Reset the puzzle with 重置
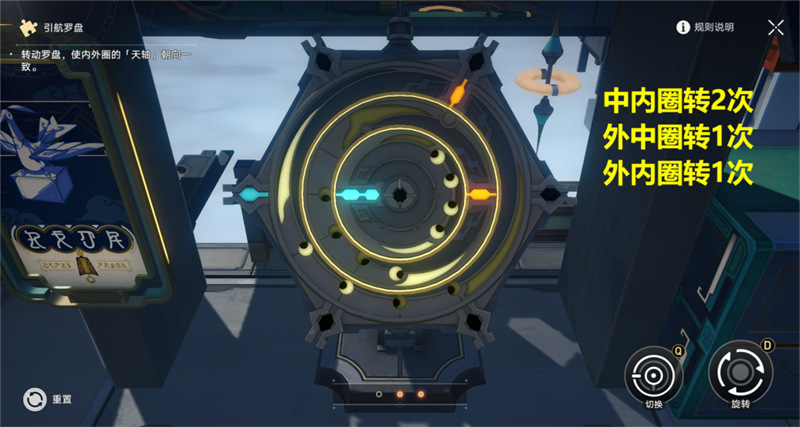This screenshot has height=427, width=800. 35,398
